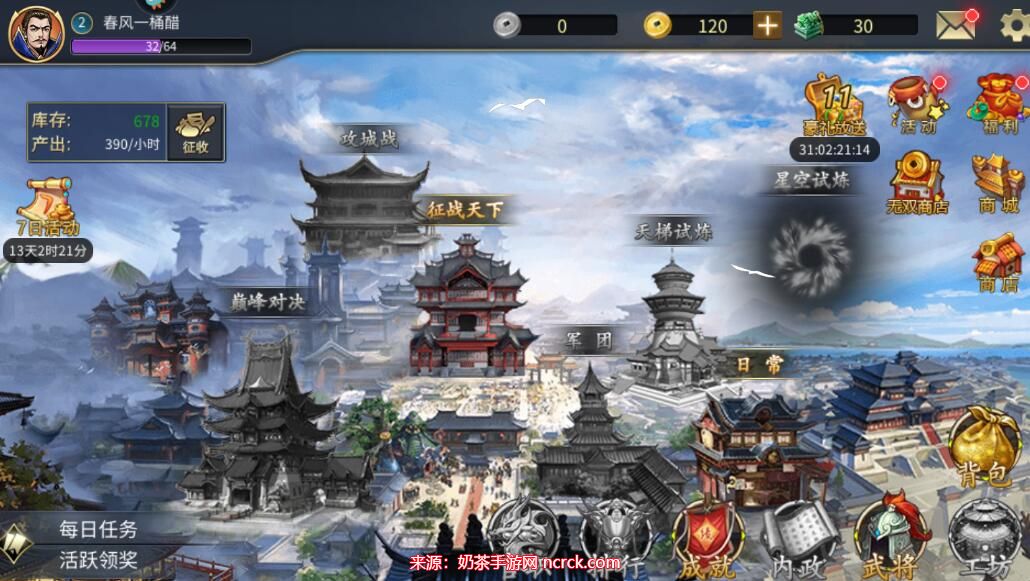The image size is (1030, 581).
Task: Open the 商店 store icon
Action: 997,262
